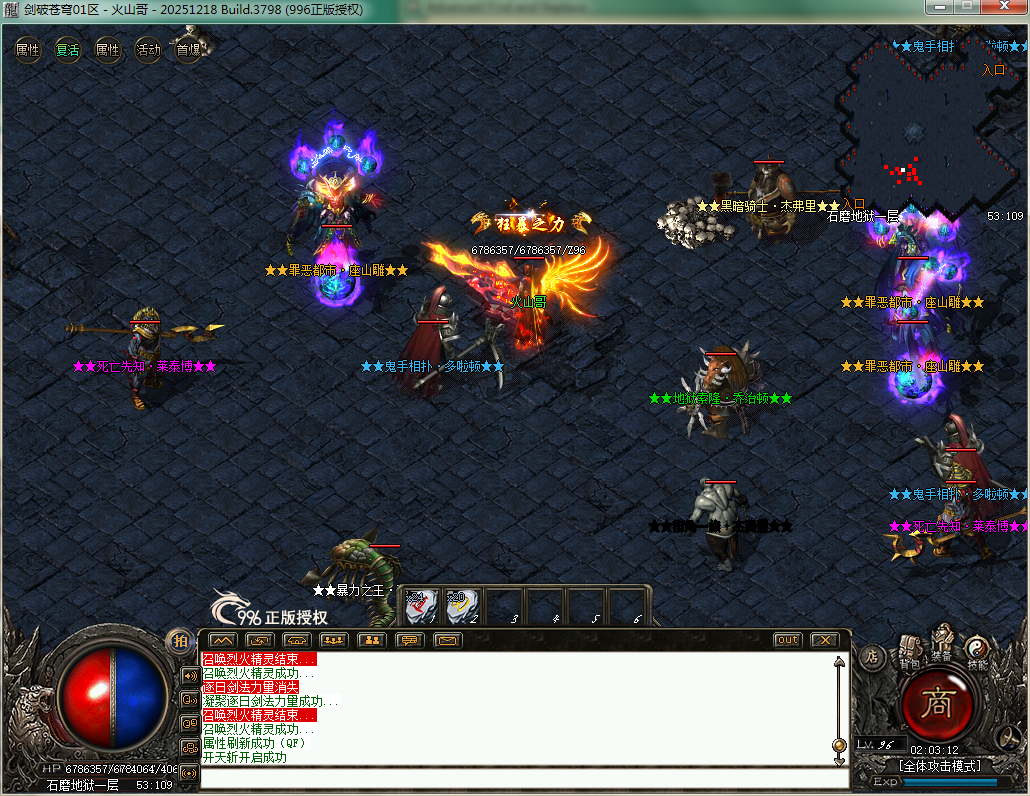
Task: Open the 活动 events button
Action: click(148, 49)
